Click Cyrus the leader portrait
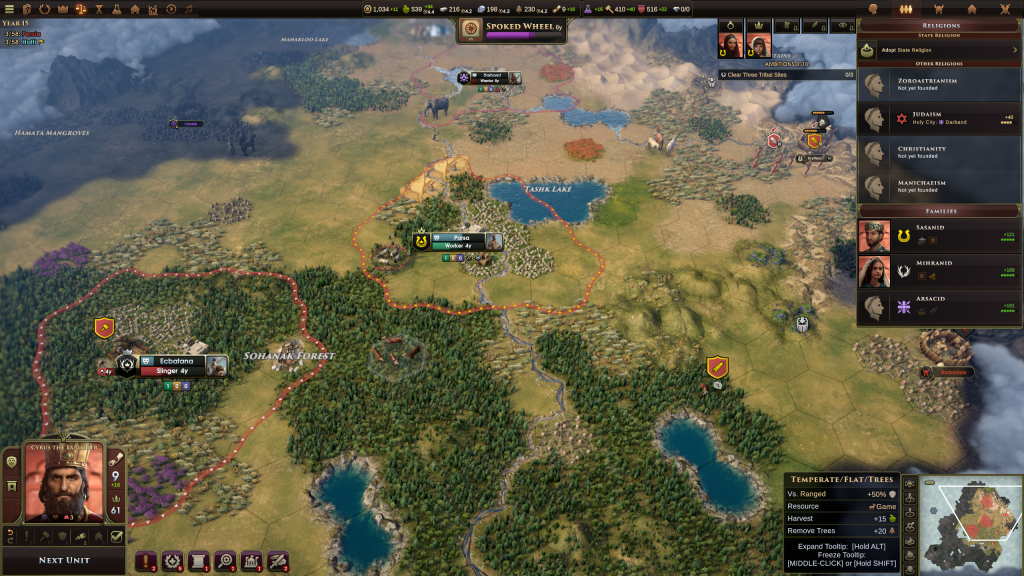The width and height of the screenshot is (1024, 576). [62, 484]
